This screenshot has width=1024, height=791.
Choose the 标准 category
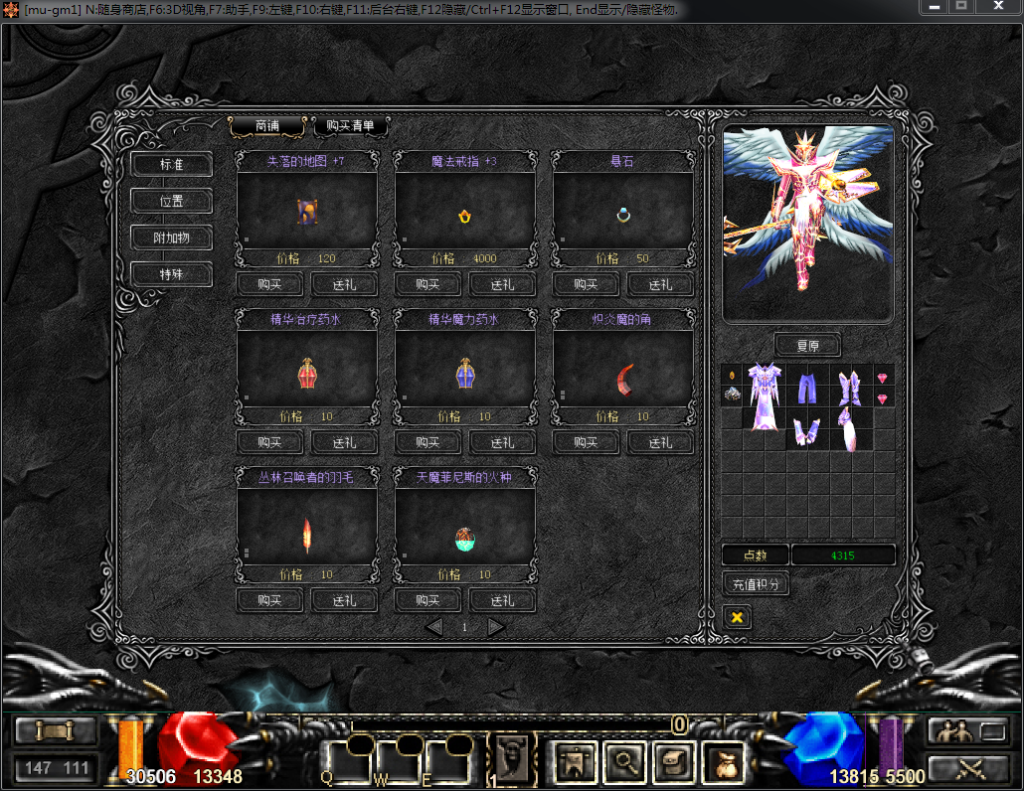coord(171,165)
